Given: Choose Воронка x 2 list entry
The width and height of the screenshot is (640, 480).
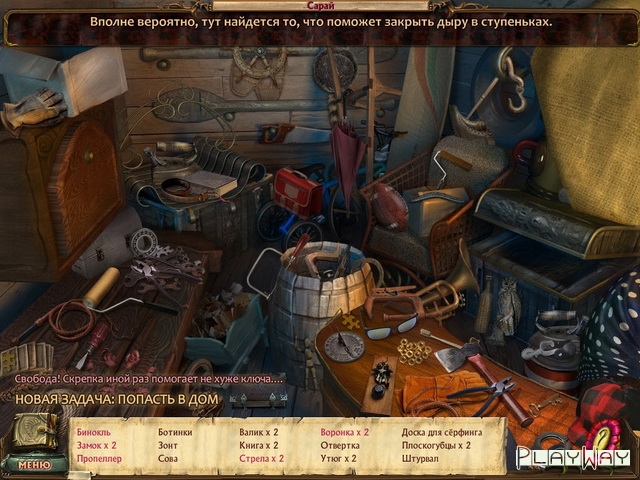Looking at the screenshot, I should pos(344,432).
